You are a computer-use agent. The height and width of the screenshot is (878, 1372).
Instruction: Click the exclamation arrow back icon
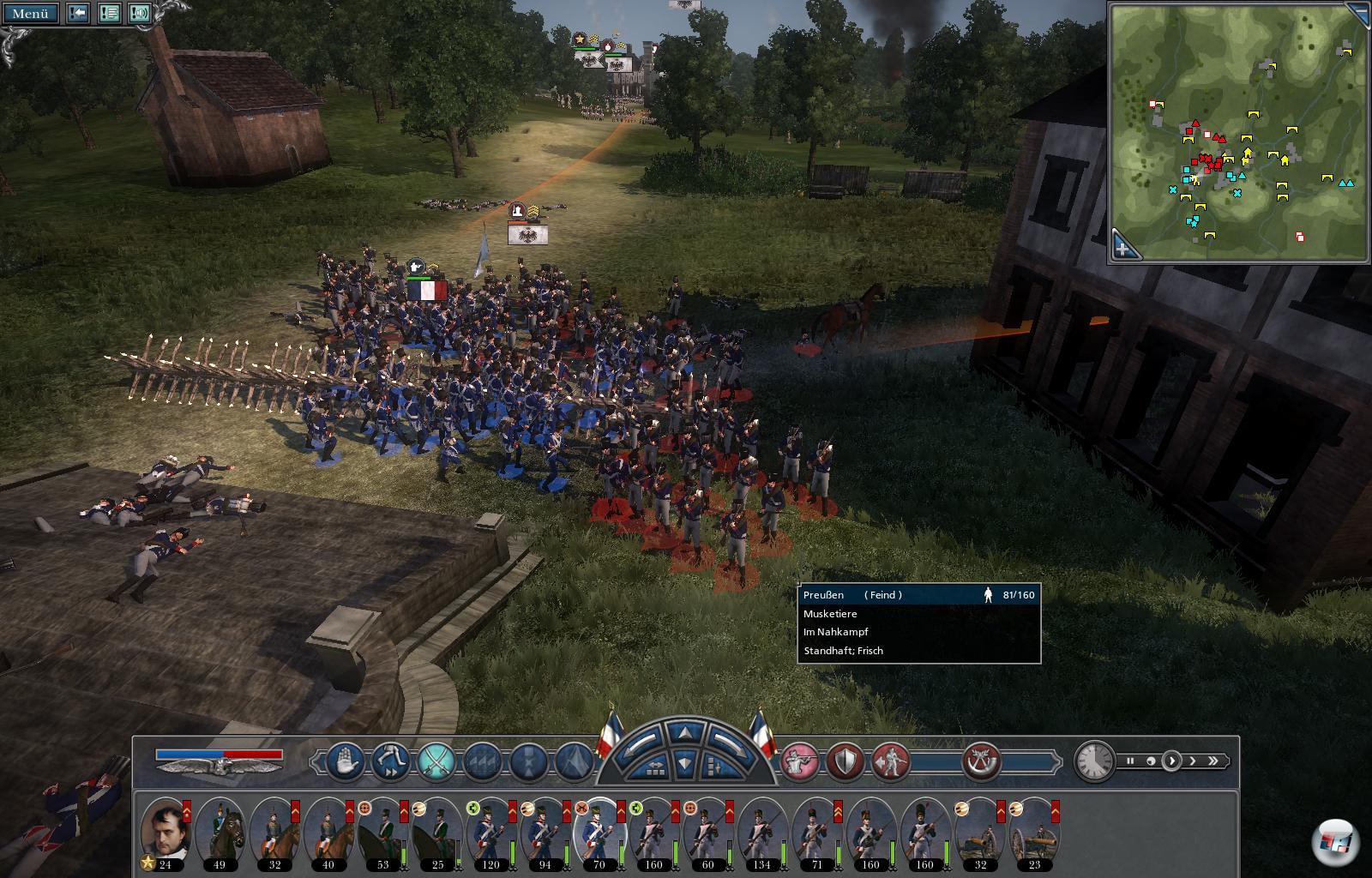78,13
